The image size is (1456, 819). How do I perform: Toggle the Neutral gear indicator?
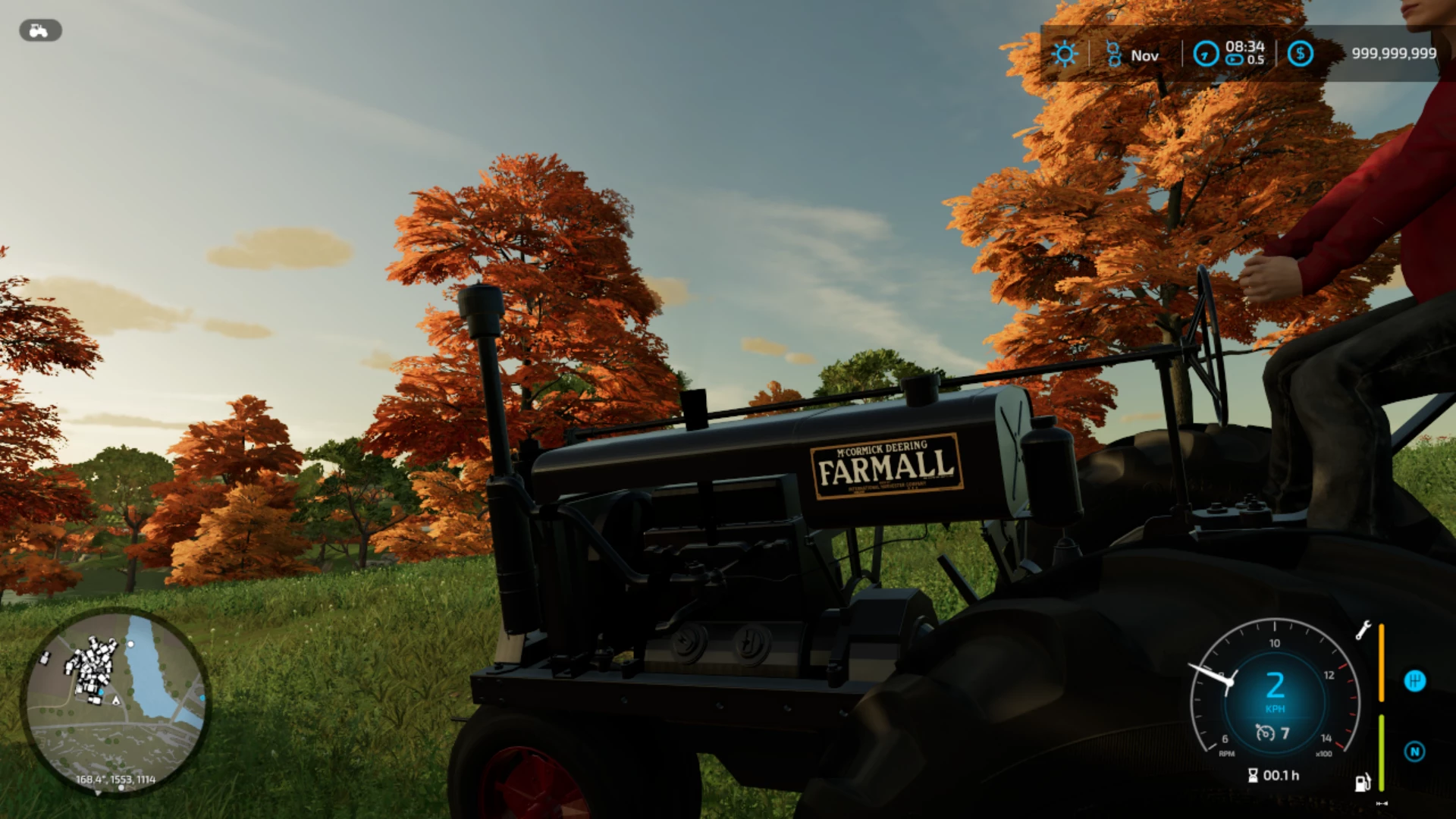[x=1416, y=752]
